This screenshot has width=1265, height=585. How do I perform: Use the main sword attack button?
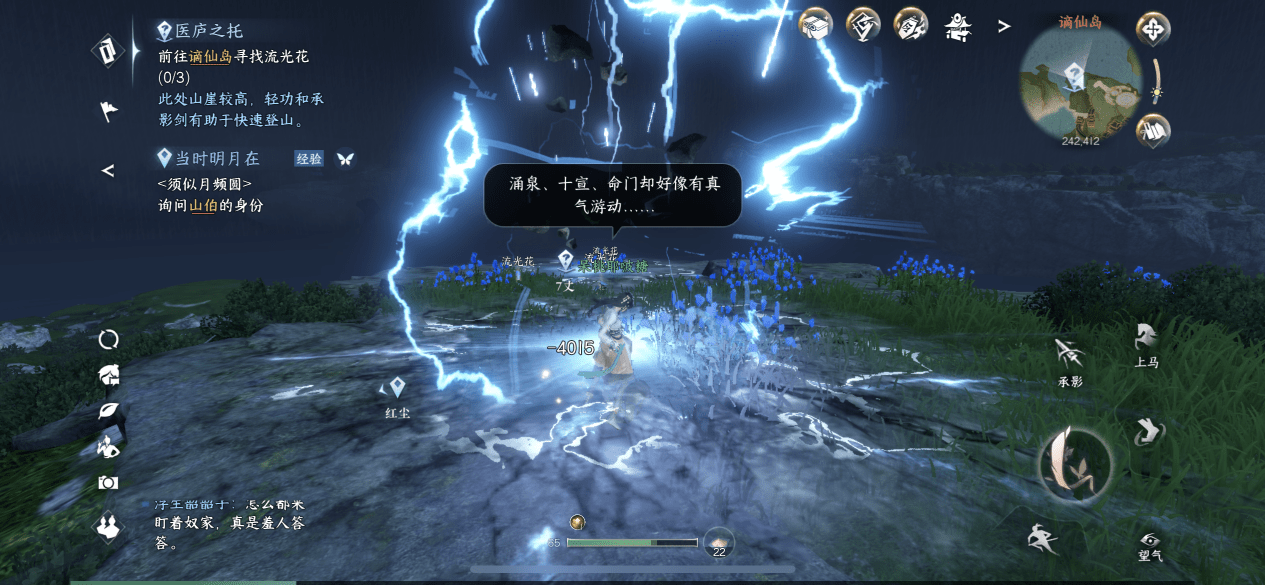[1074, 461]
